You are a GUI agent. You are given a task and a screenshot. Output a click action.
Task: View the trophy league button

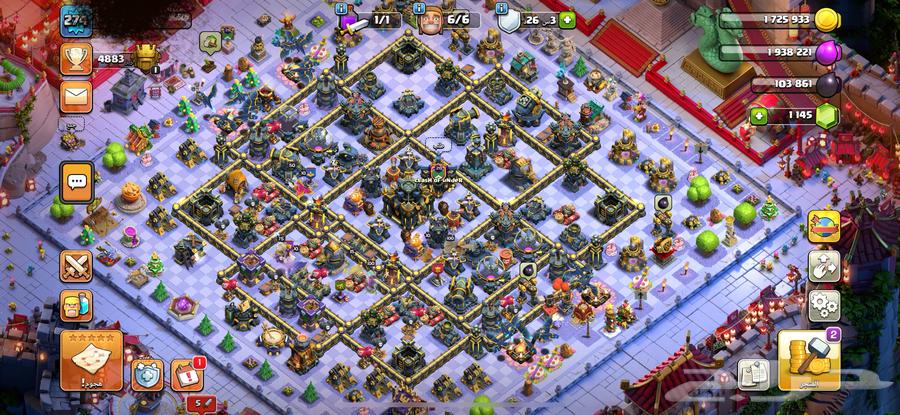click(x=76, y=59)
